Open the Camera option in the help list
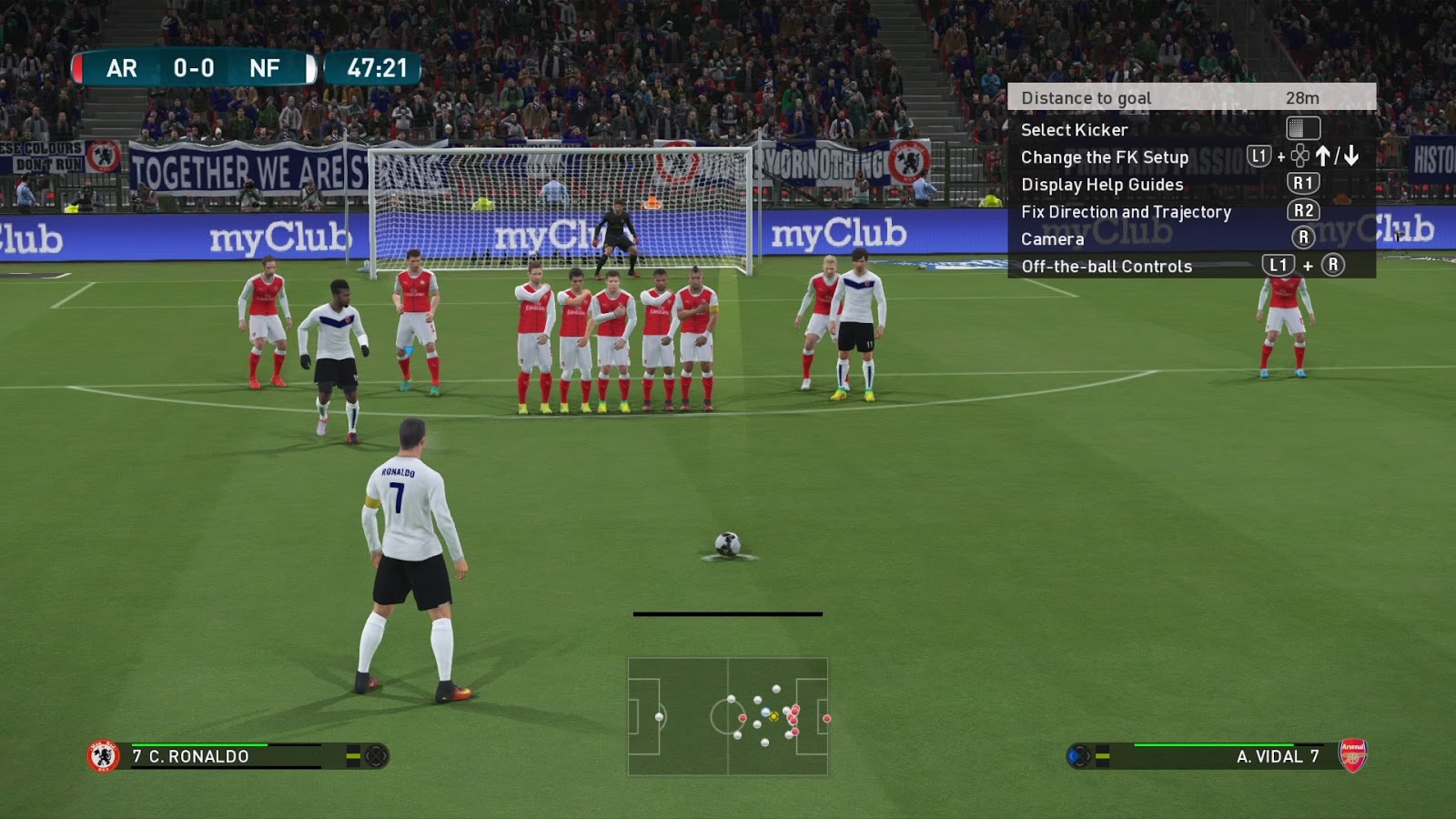Screen dimensions: 1456x819 coord(1052,238)
